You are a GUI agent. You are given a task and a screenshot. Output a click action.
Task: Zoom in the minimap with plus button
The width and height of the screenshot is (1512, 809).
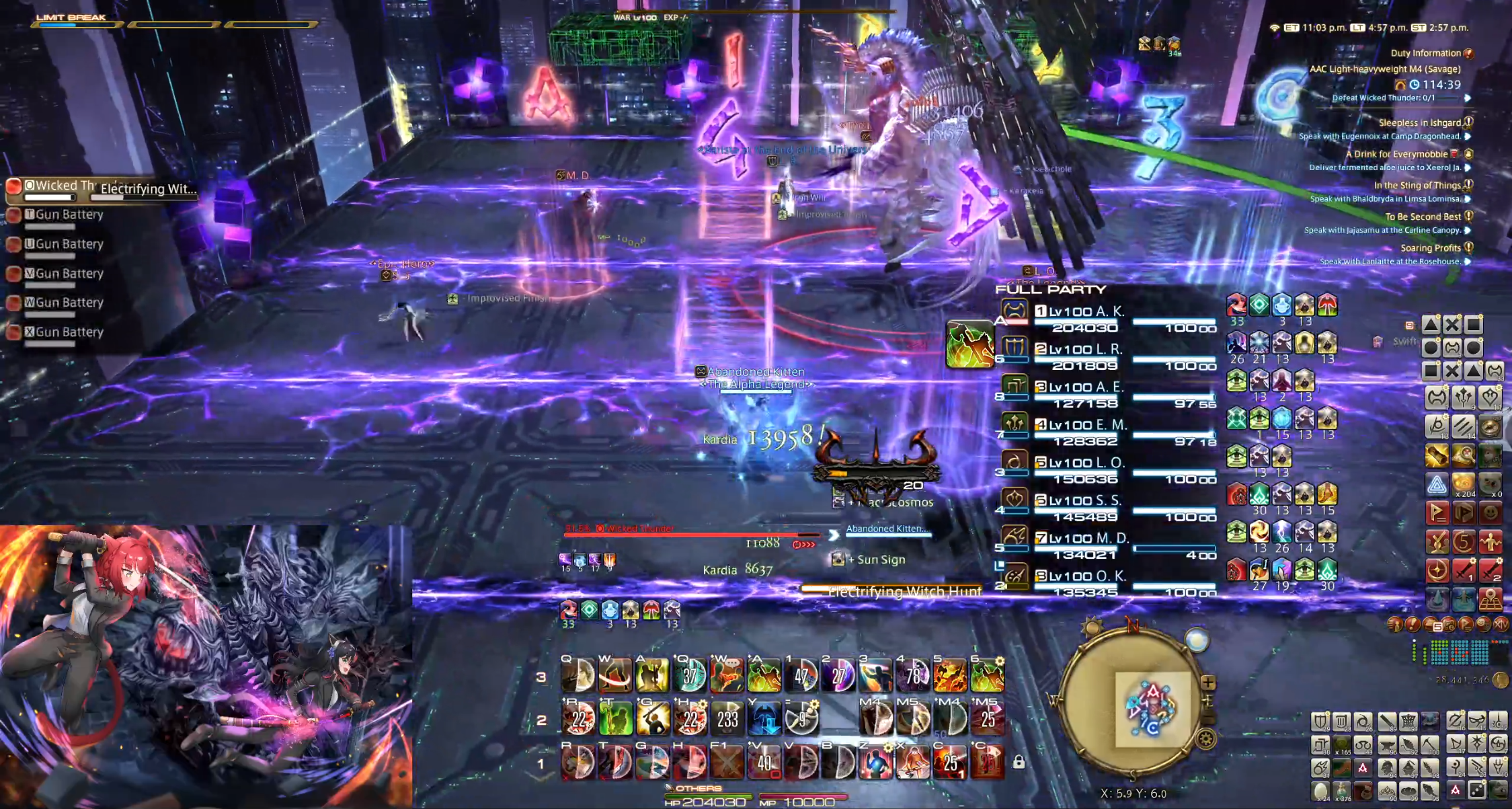click(1208, 683)
